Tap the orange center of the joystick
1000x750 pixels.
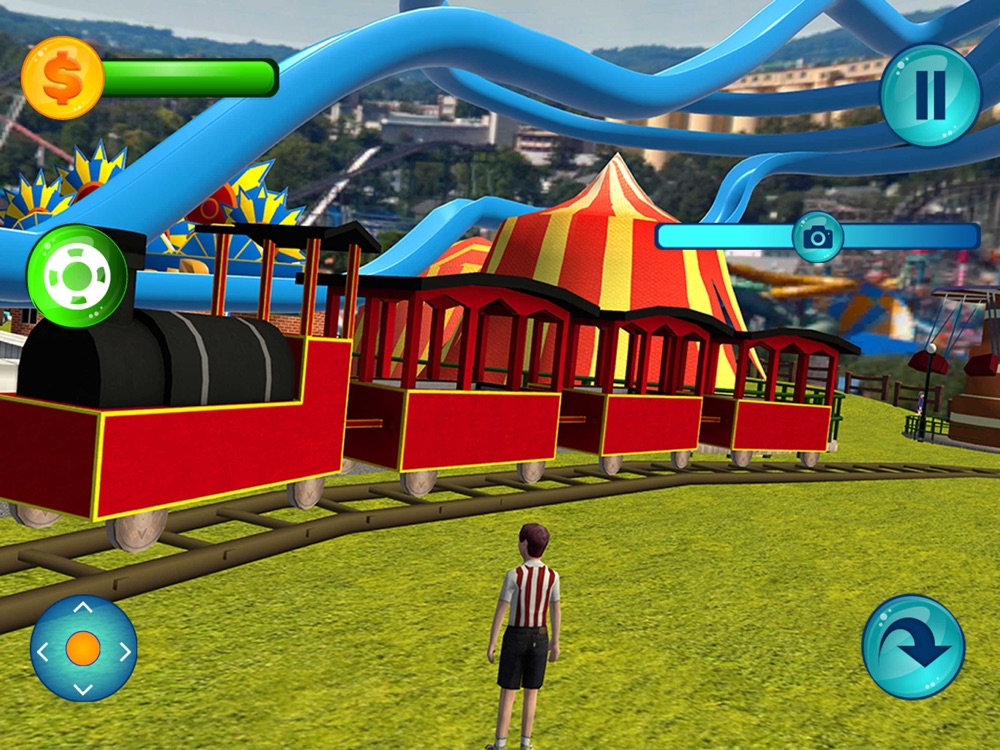click(83, 649)
